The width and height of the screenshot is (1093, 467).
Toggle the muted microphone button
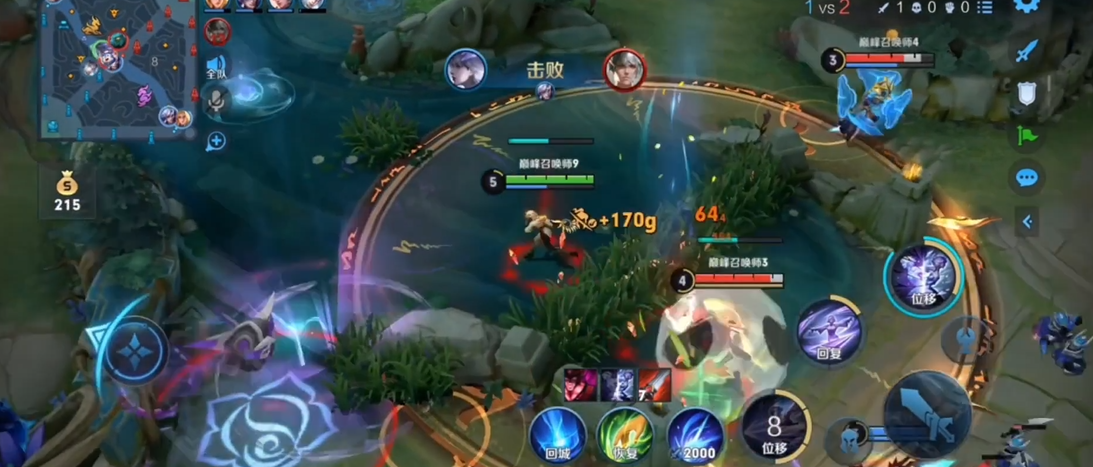pyautogui.click(x=217, y=98)
